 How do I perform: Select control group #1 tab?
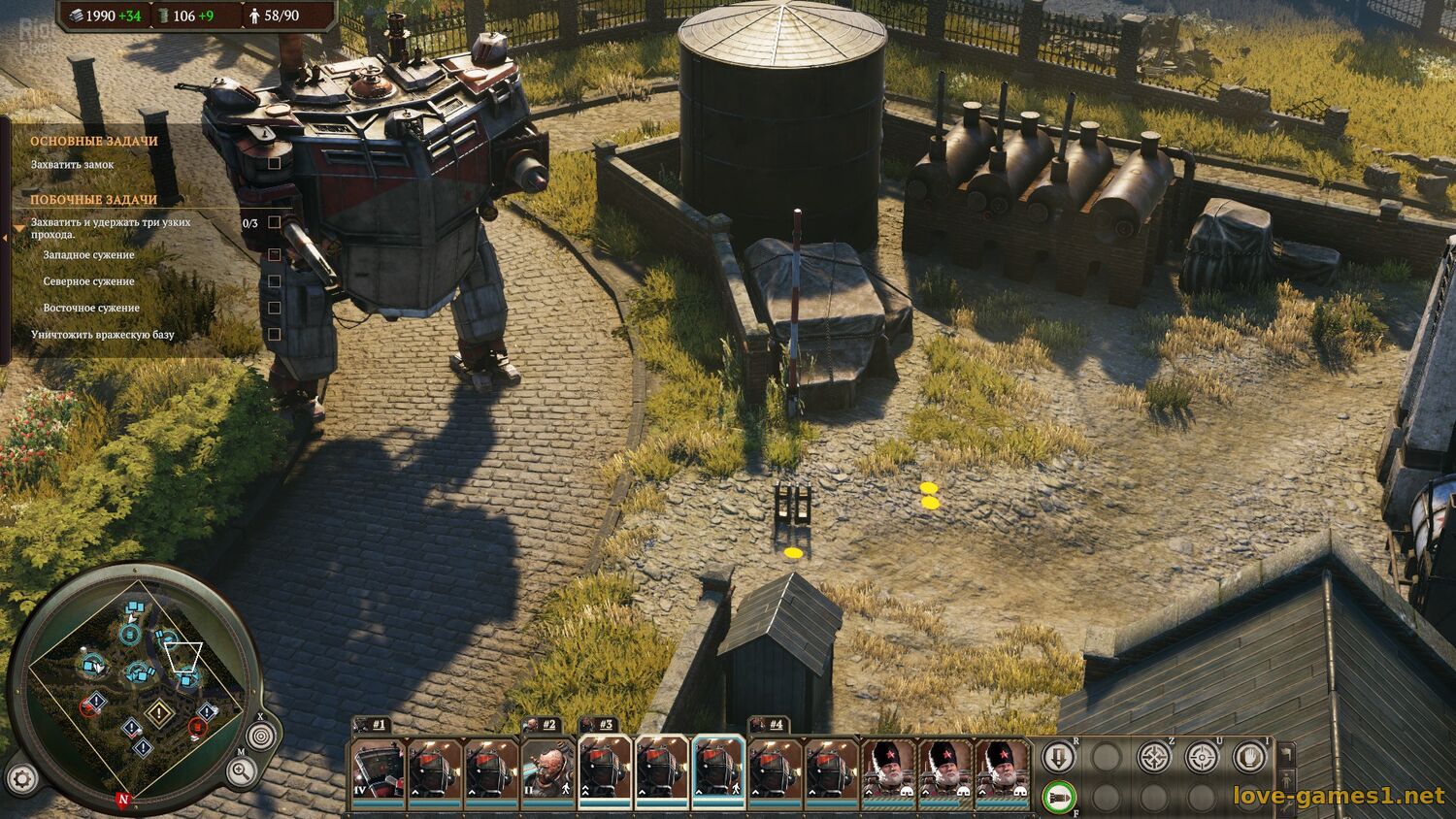(x=372, y=724)
